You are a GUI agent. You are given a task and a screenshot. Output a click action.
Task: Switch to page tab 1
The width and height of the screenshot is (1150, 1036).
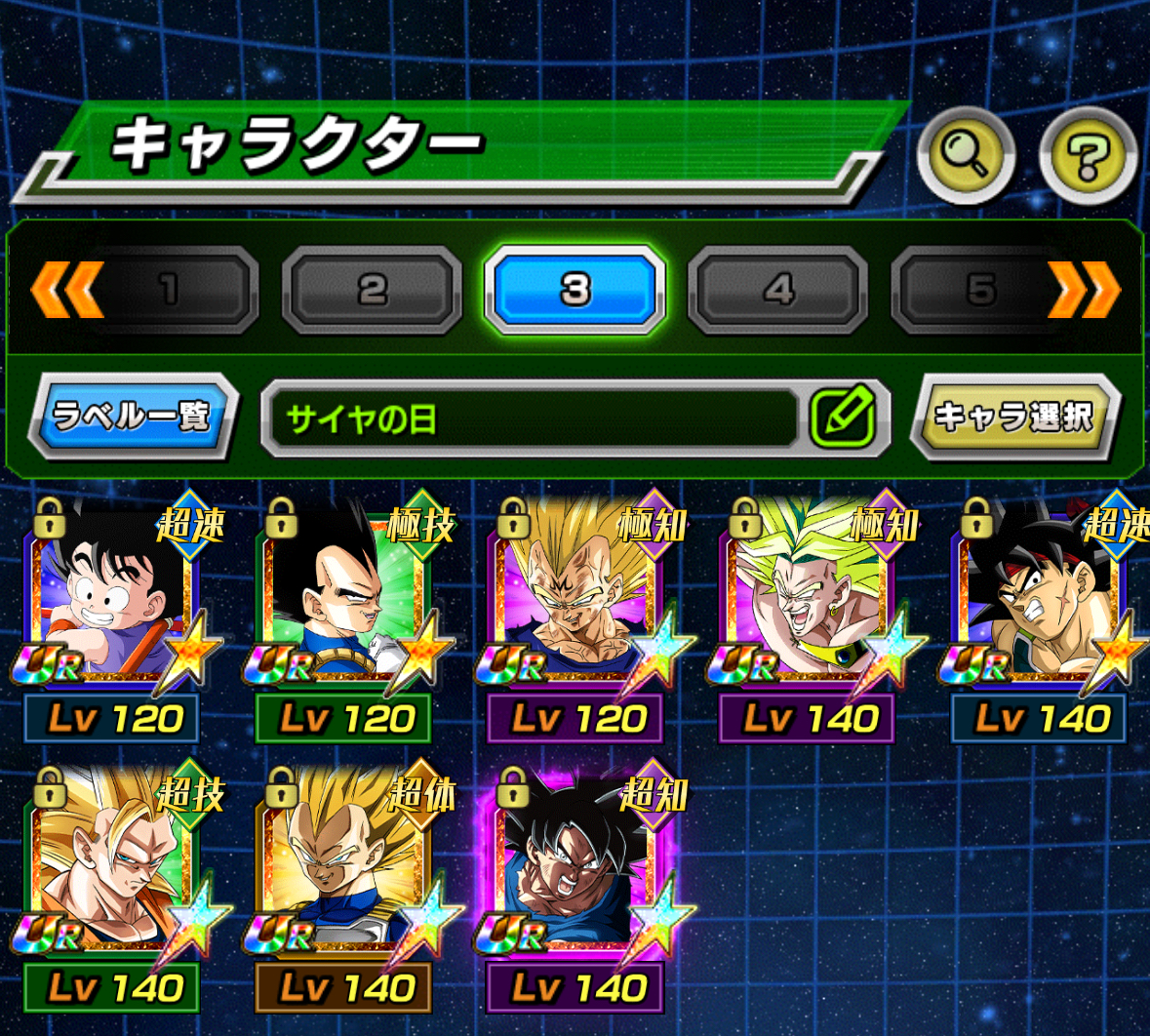pyautogui.click(x=172, y=290)
